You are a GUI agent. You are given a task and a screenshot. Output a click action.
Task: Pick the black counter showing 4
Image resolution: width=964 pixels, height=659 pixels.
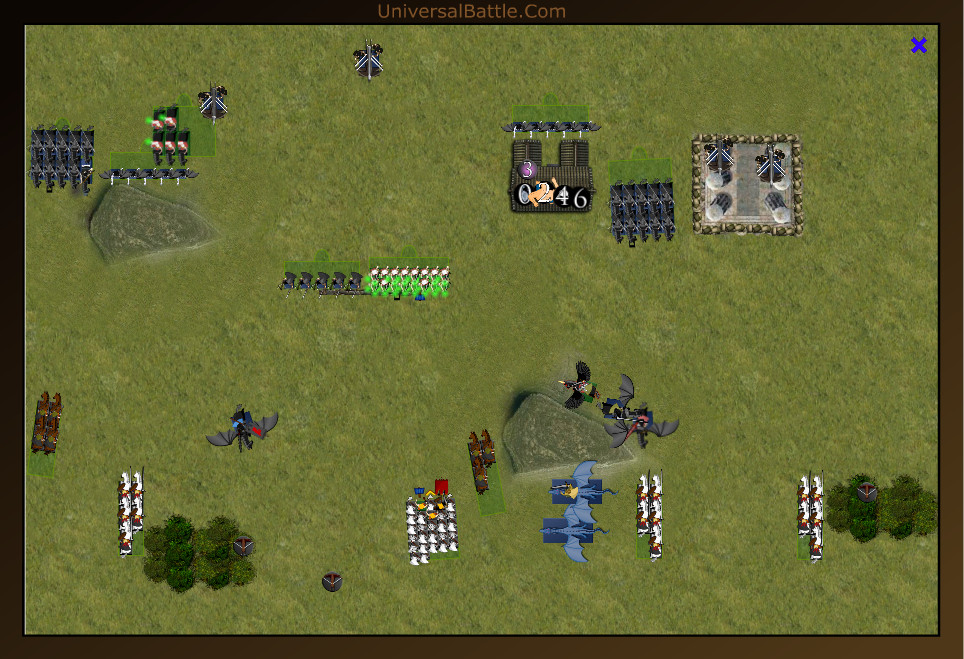pyautogui.click(x=562, y=197)
